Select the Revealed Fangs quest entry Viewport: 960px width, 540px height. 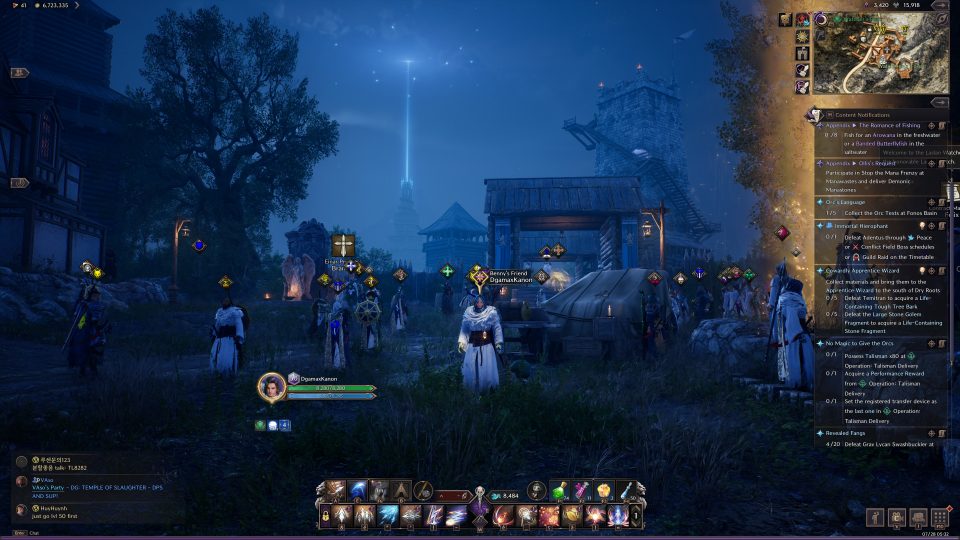[x=850, y=433]
